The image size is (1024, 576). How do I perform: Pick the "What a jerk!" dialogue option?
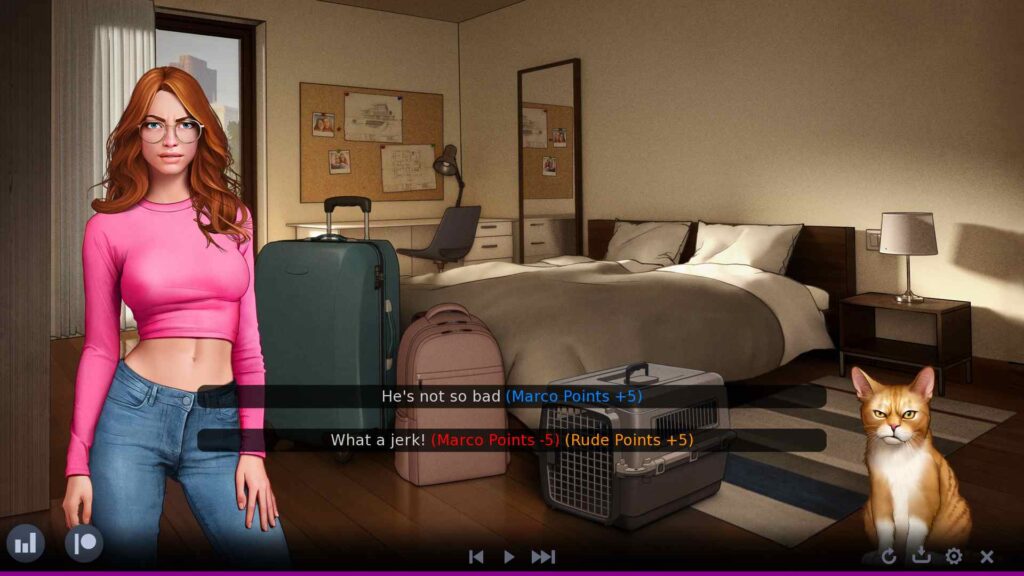[x=511, y=440]
